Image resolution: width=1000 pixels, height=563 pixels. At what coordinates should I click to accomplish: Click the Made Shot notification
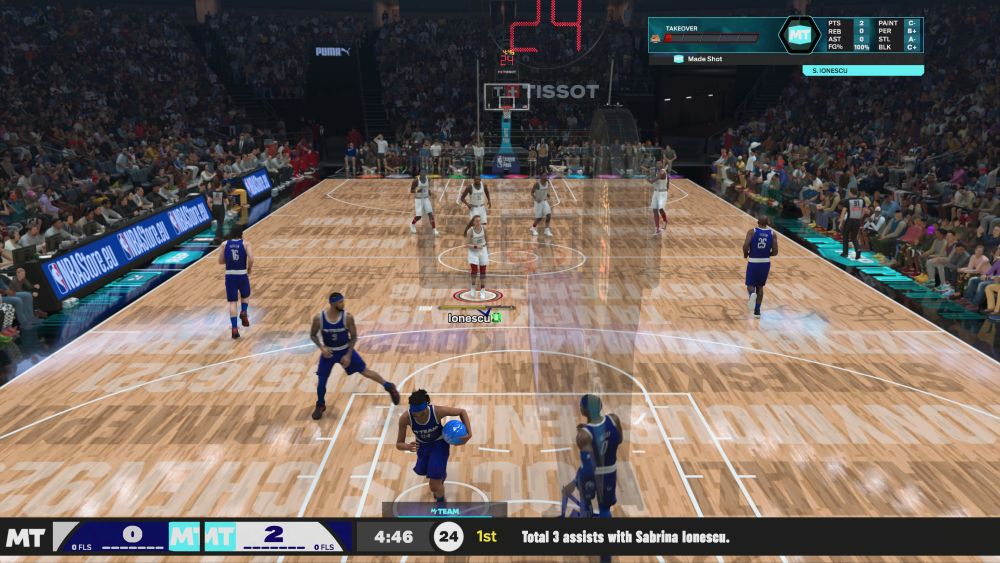click(x=703, y=59)
